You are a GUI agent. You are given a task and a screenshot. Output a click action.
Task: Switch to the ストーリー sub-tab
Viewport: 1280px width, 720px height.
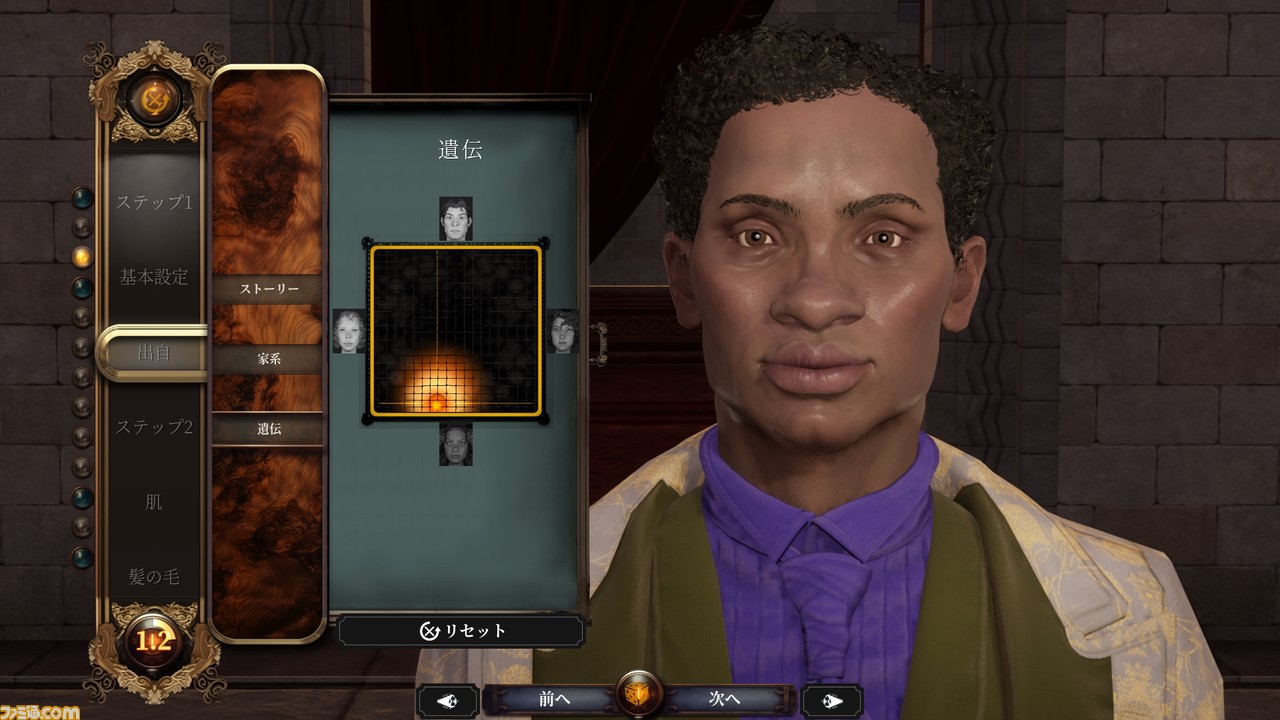click(267, 289)
